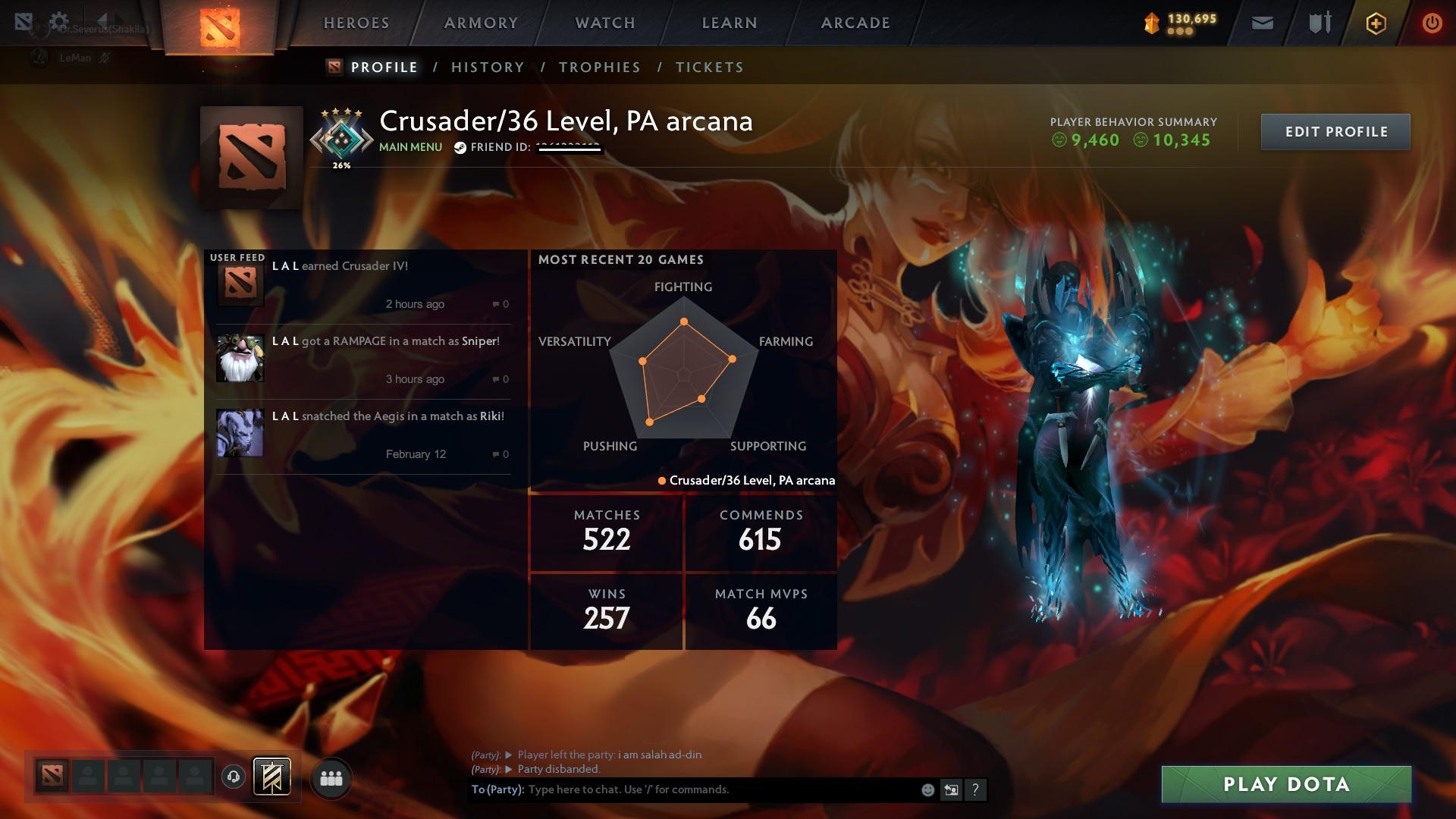
Task: Open the mail envelope icon
Action: [1263, 23]
